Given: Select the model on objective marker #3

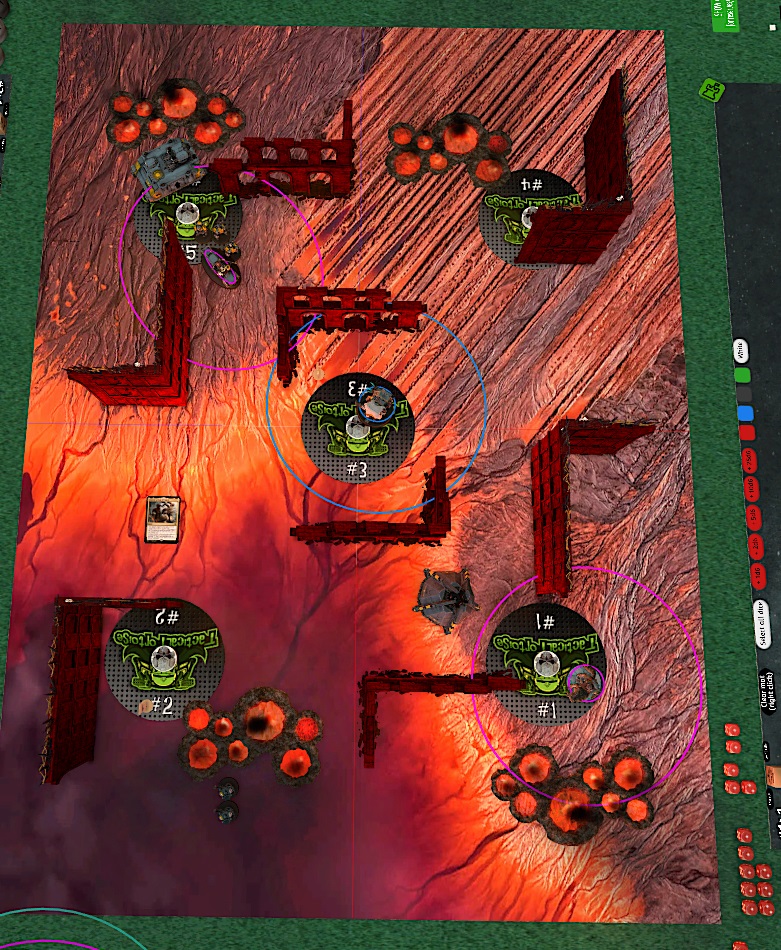Looking at the screenshot, I should tap(378, 404).
